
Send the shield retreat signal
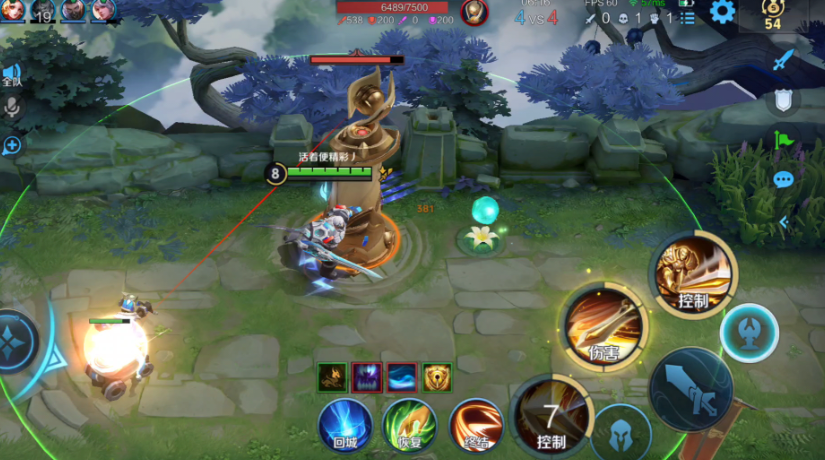click(783, 99)
